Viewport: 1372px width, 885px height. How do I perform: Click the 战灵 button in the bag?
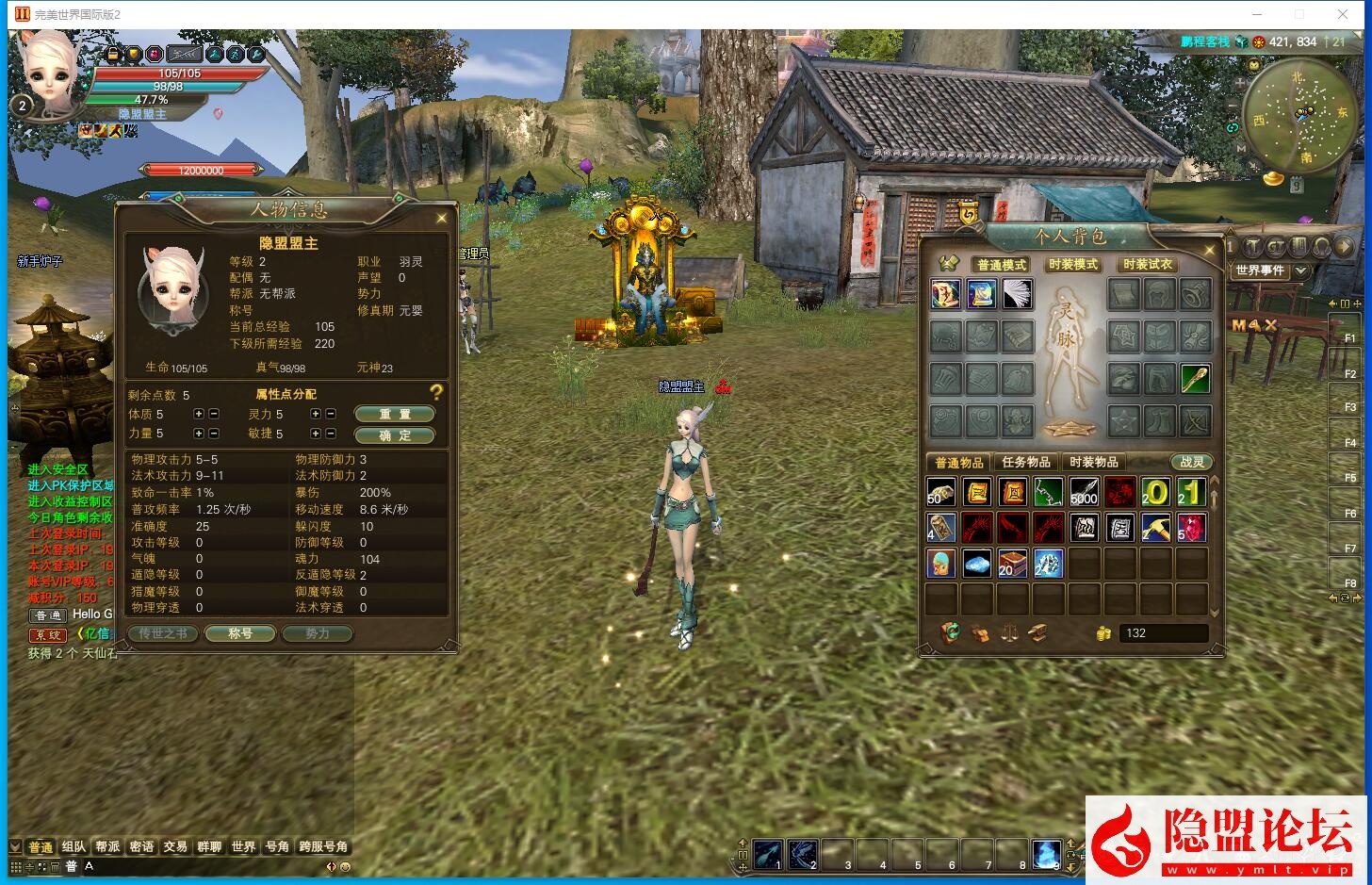coord(1192,463)
